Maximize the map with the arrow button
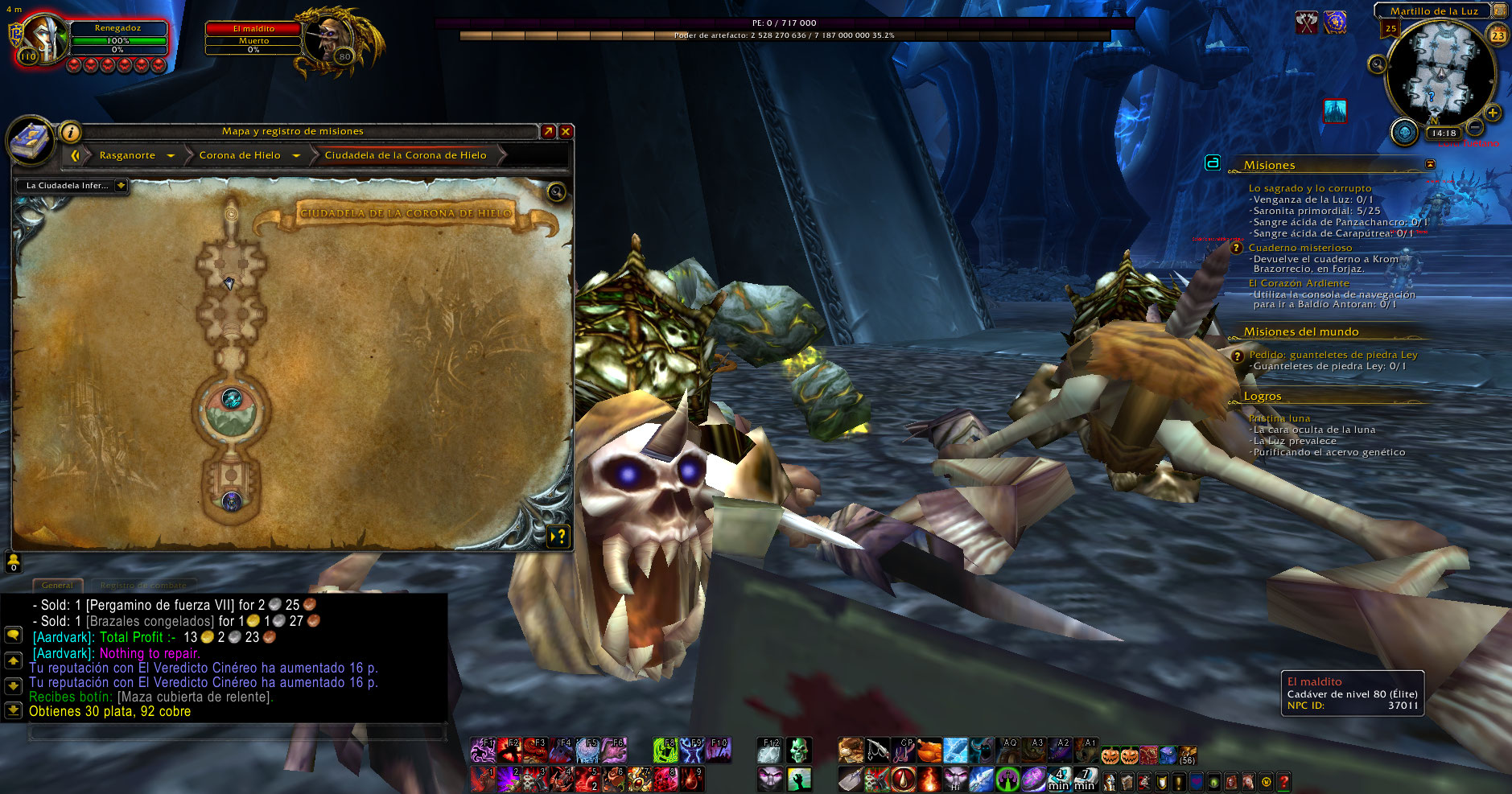This screenshot has width=1512, height=794. pyautogui.click(x=548, y=131)
